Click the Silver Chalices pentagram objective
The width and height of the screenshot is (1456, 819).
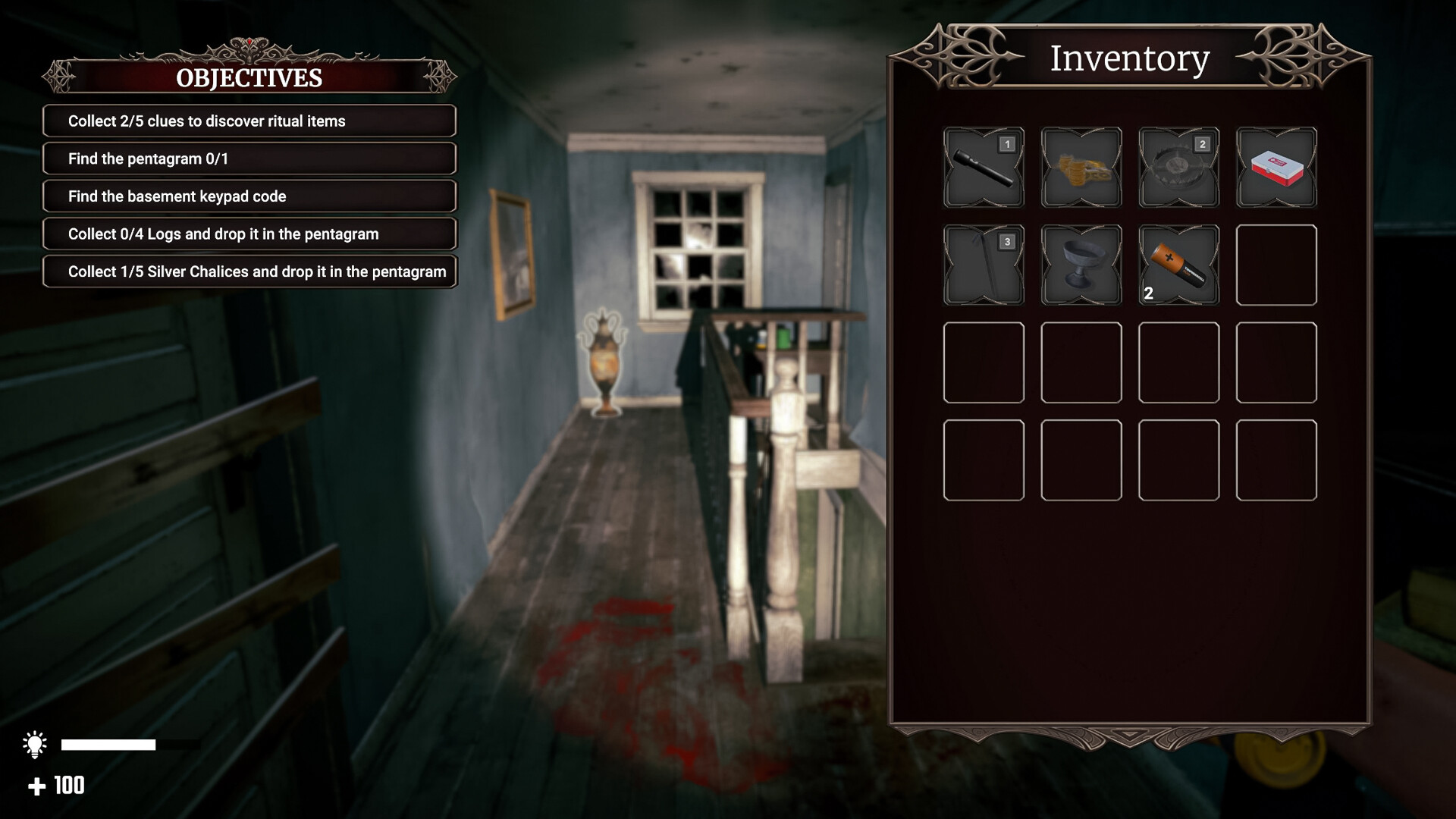point(249,271)
